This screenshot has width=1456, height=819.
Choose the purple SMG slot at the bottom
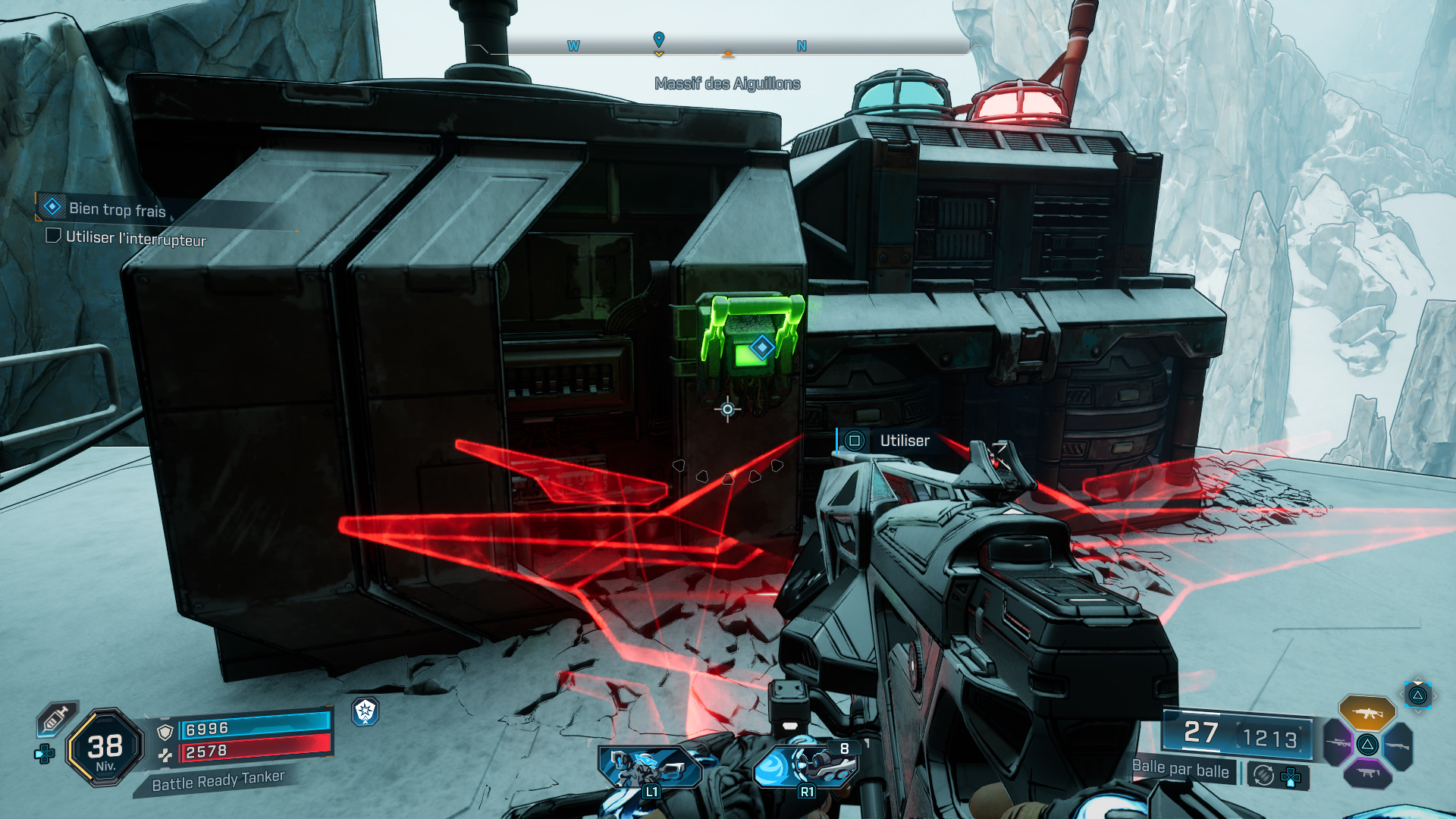pyautogui.click(x=1367, y=773)
